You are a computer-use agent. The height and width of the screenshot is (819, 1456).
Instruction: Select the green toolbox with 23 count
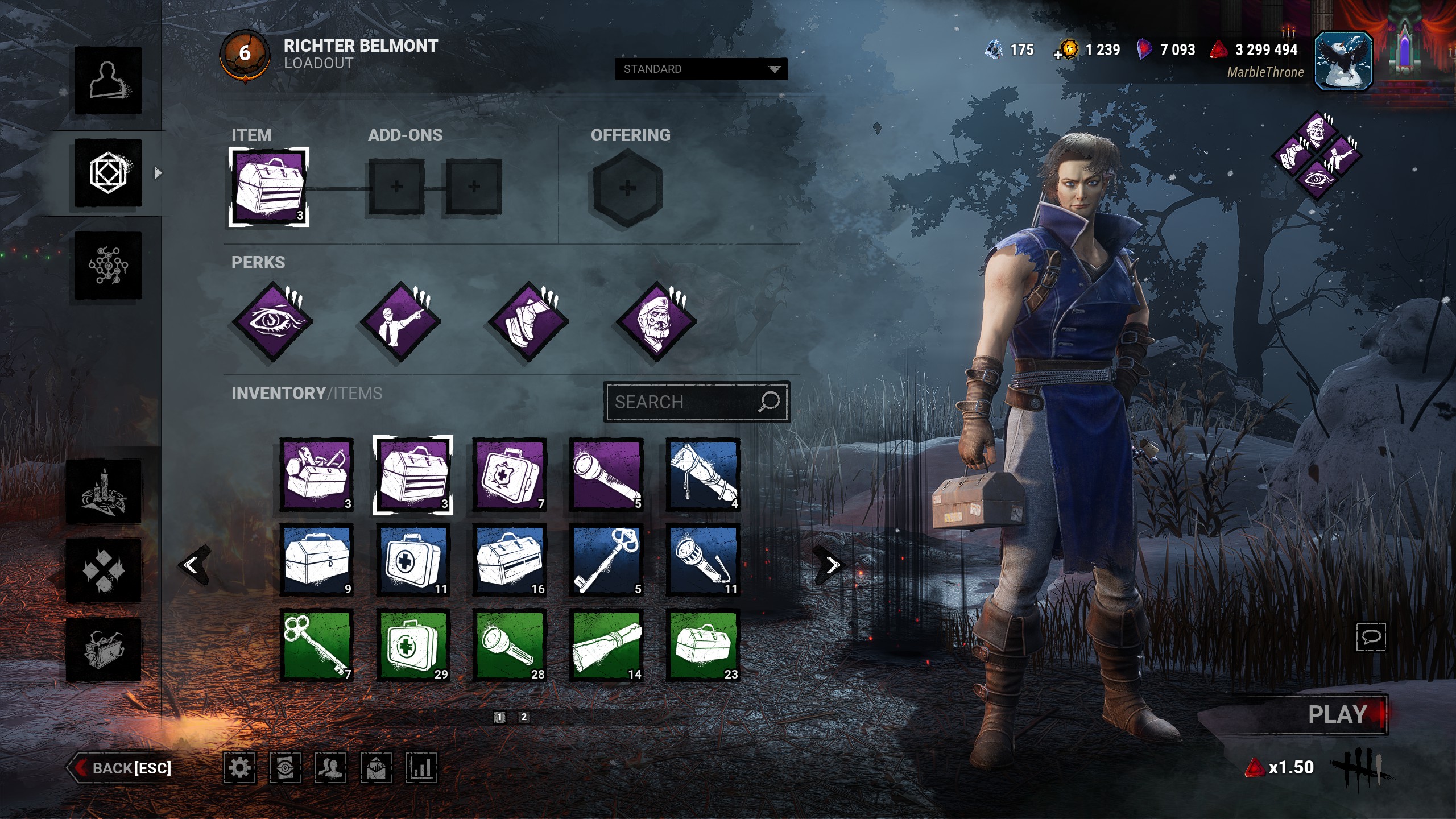coord(703,646)
